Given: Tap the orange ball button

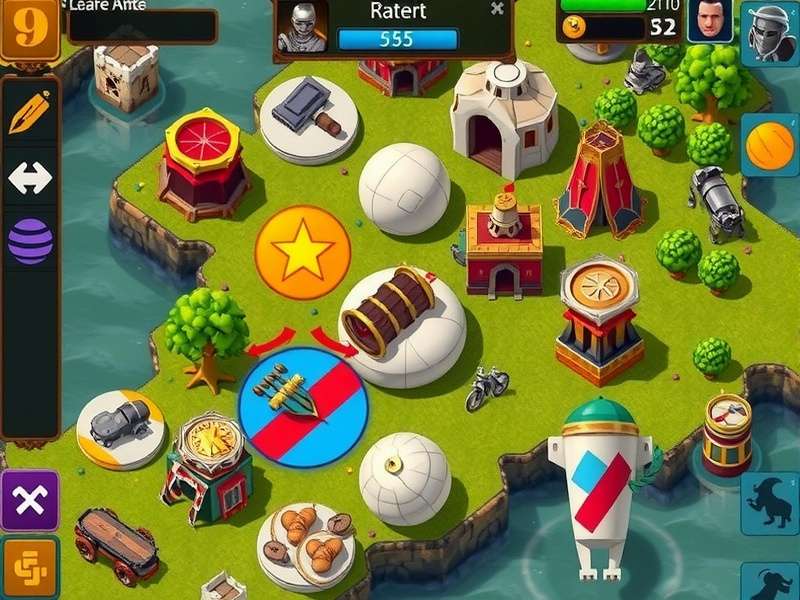Looking at the screenshot, I should pos(770,146).
